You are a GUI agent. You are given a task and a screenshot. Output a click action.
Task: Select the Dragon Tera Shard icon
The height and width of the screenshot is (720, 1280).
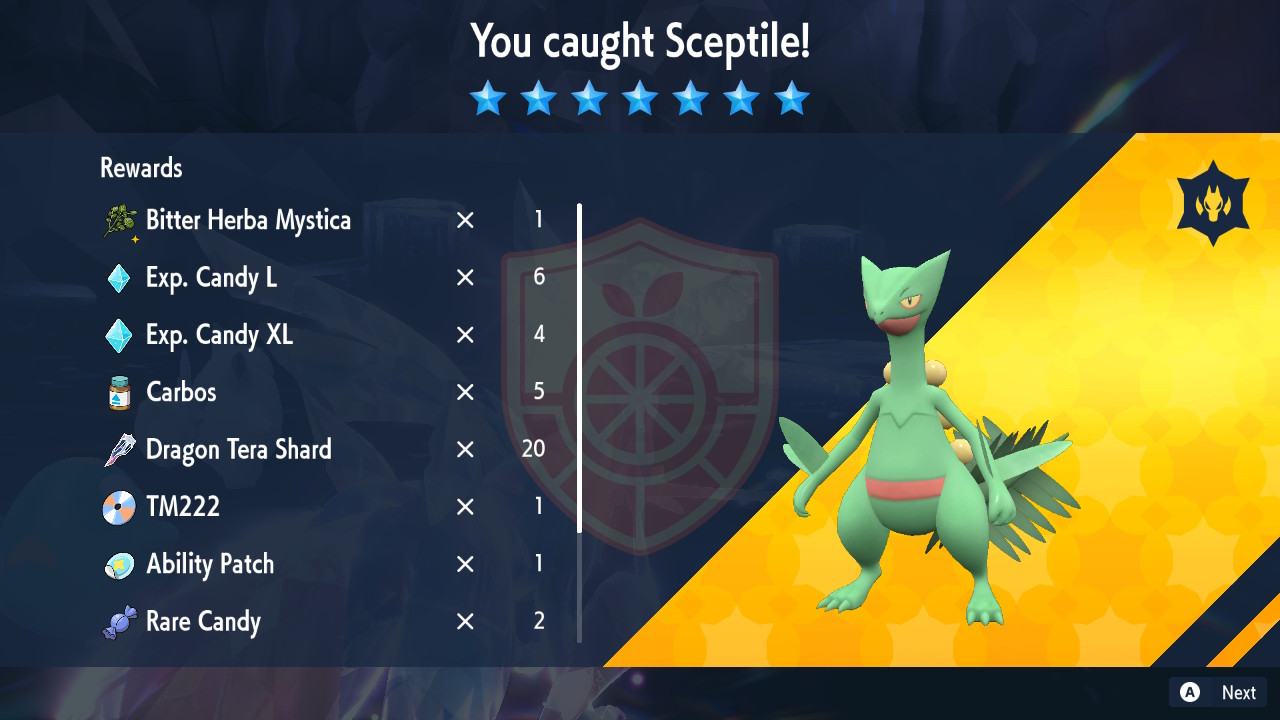[120, 450]
